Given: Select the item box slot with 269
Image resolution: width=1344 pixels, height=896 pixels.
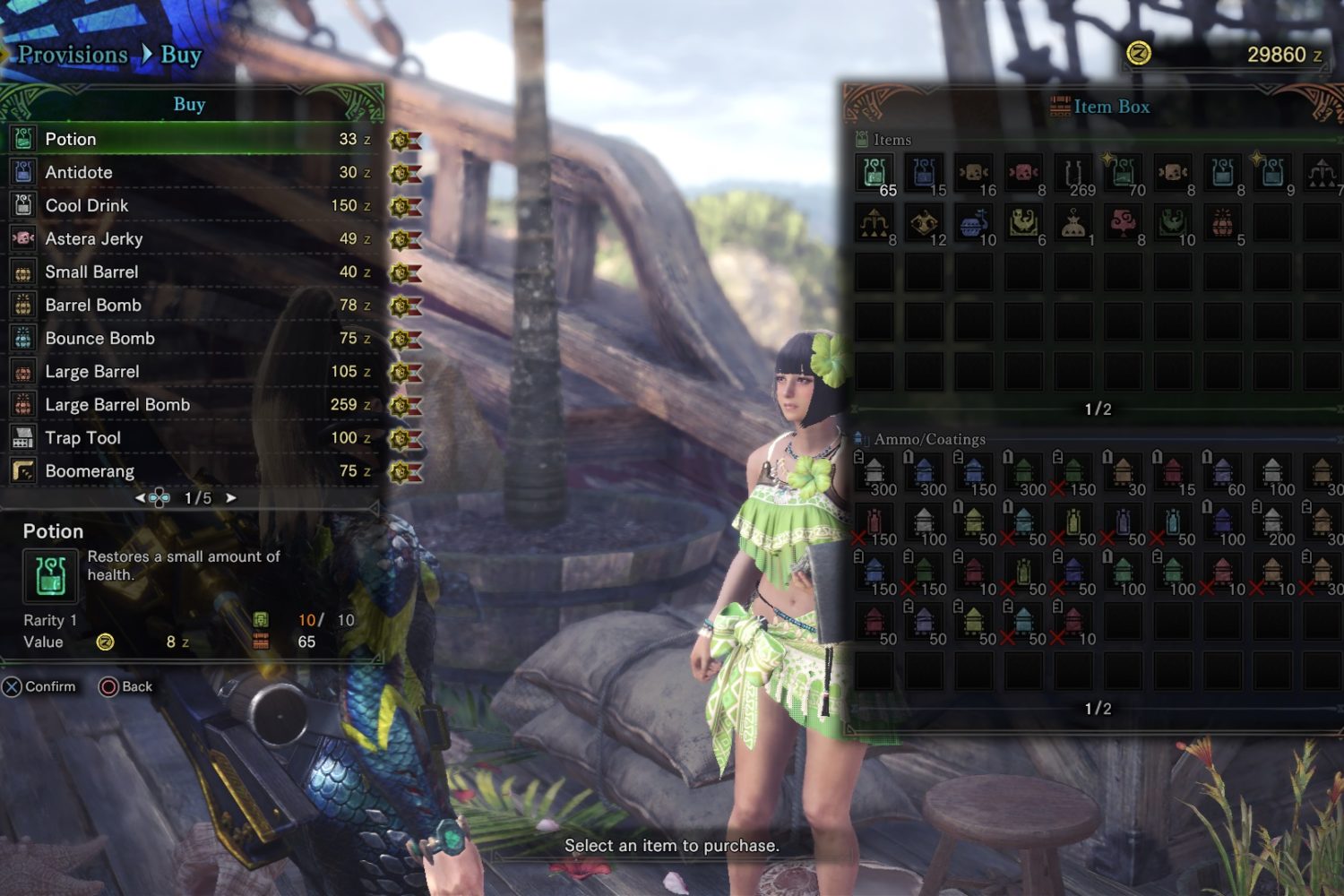Looking at the screenshot, I should coord(1073,173).
